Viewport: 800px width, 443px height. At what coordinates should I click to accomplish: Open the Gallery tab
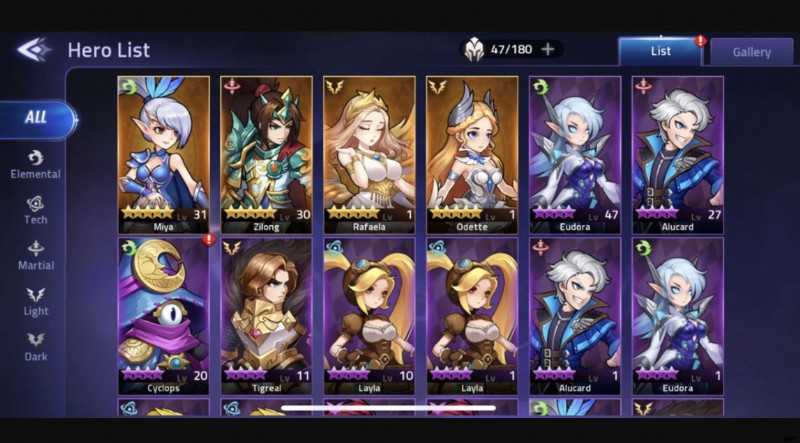point(752,52)
